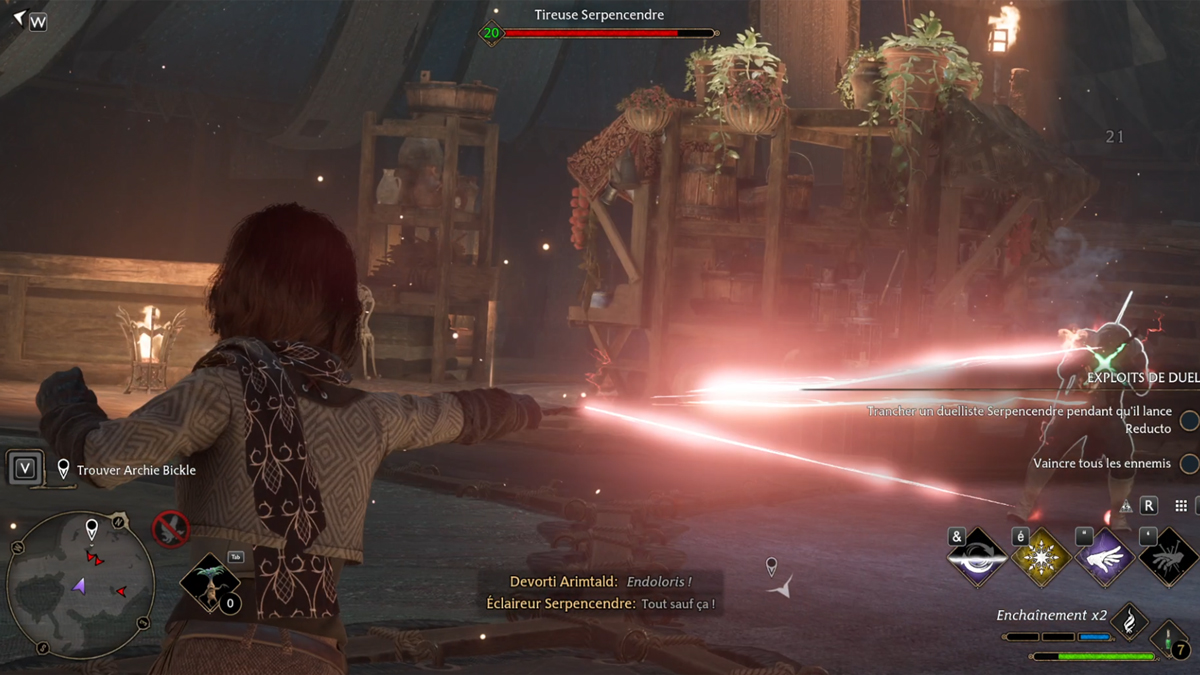Select the Trouver Archie Bickle objective tracker
The width and height of the screenshot is (1200, 675).
(x=136, y=470)
